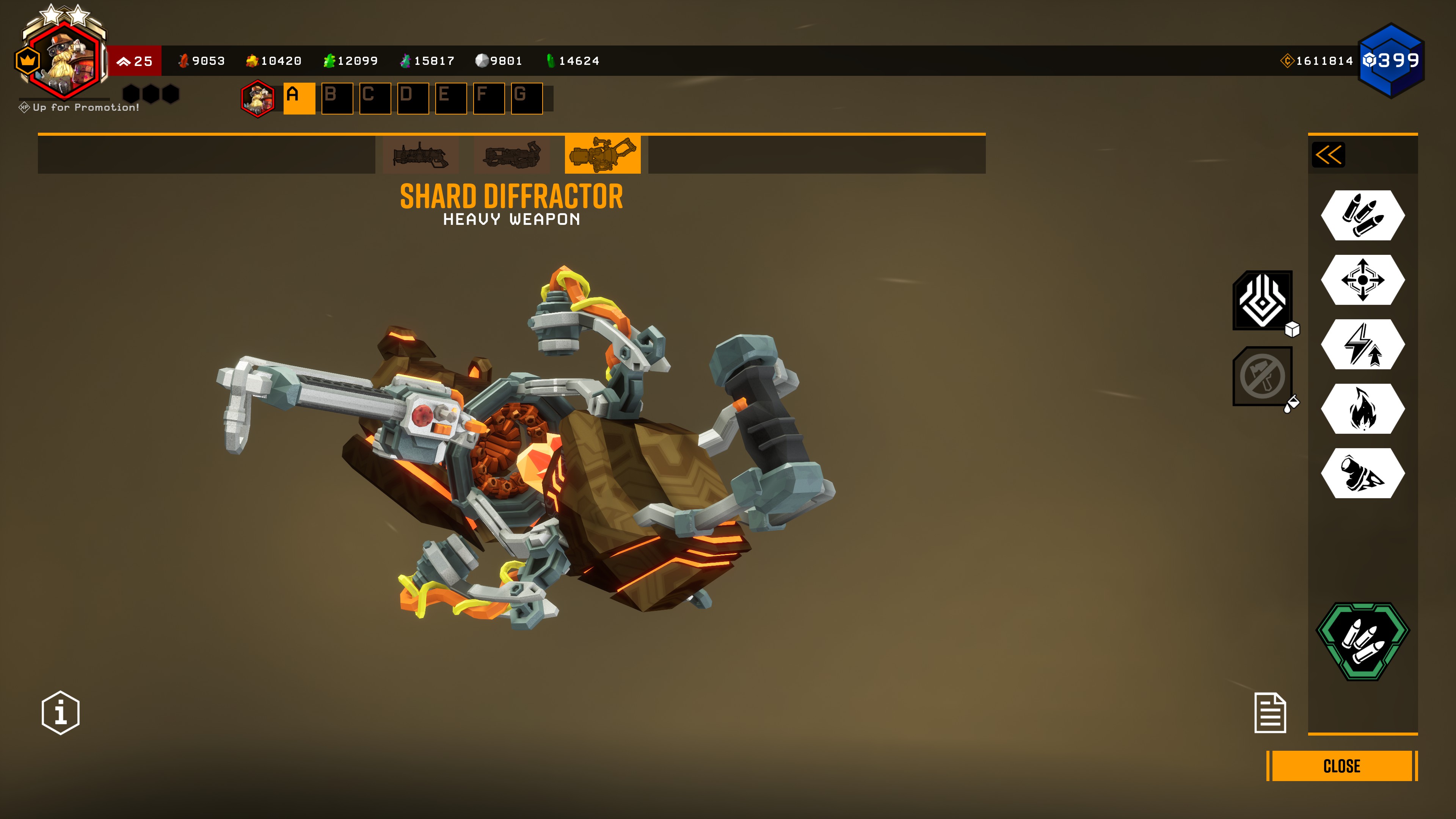Select loadout E
Screen dimensions: 1456x819
(x=450, y=98)
